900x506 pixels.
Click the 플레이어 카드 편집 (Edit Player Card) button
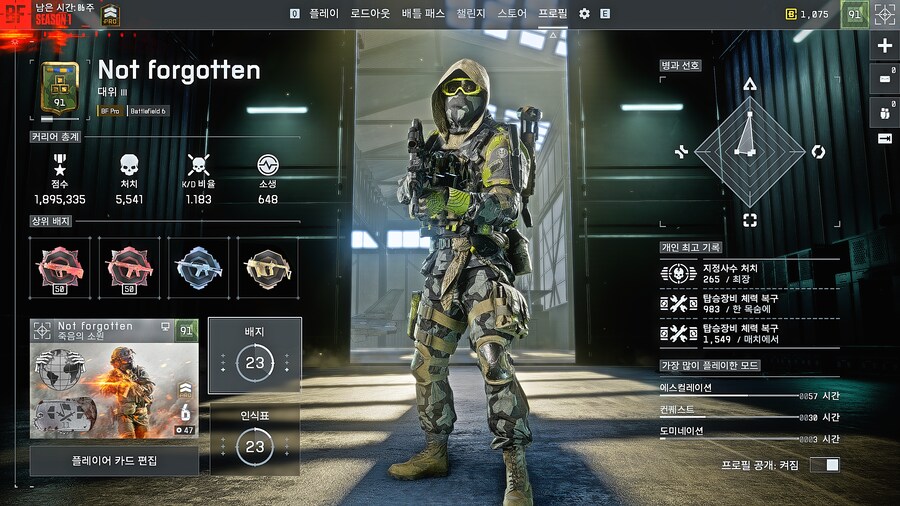[114, 461]
